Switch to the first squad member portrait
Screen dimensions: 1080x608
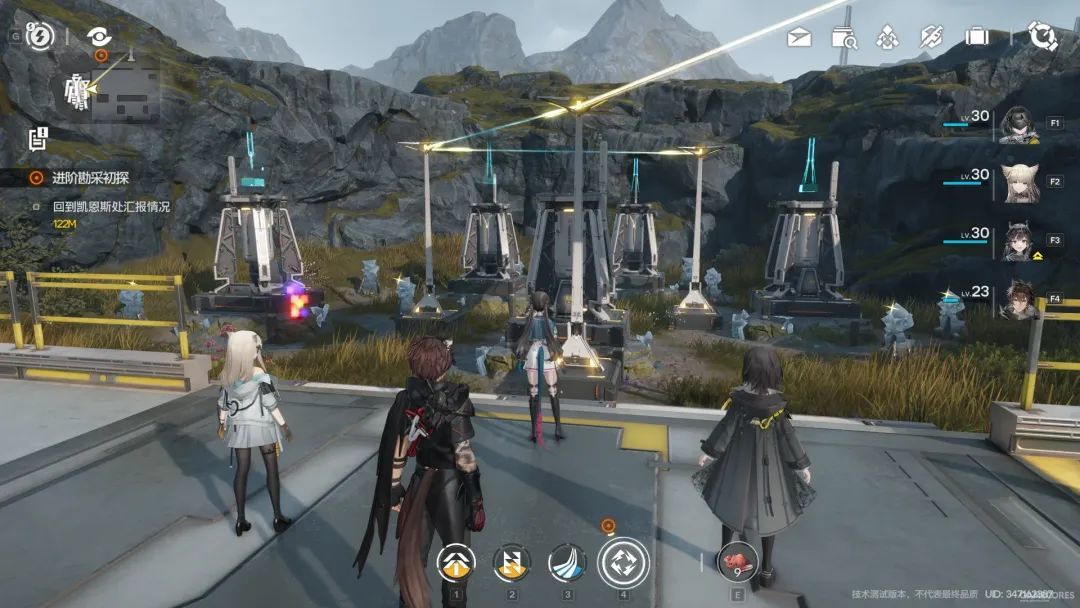click(x=1019, y=125)
